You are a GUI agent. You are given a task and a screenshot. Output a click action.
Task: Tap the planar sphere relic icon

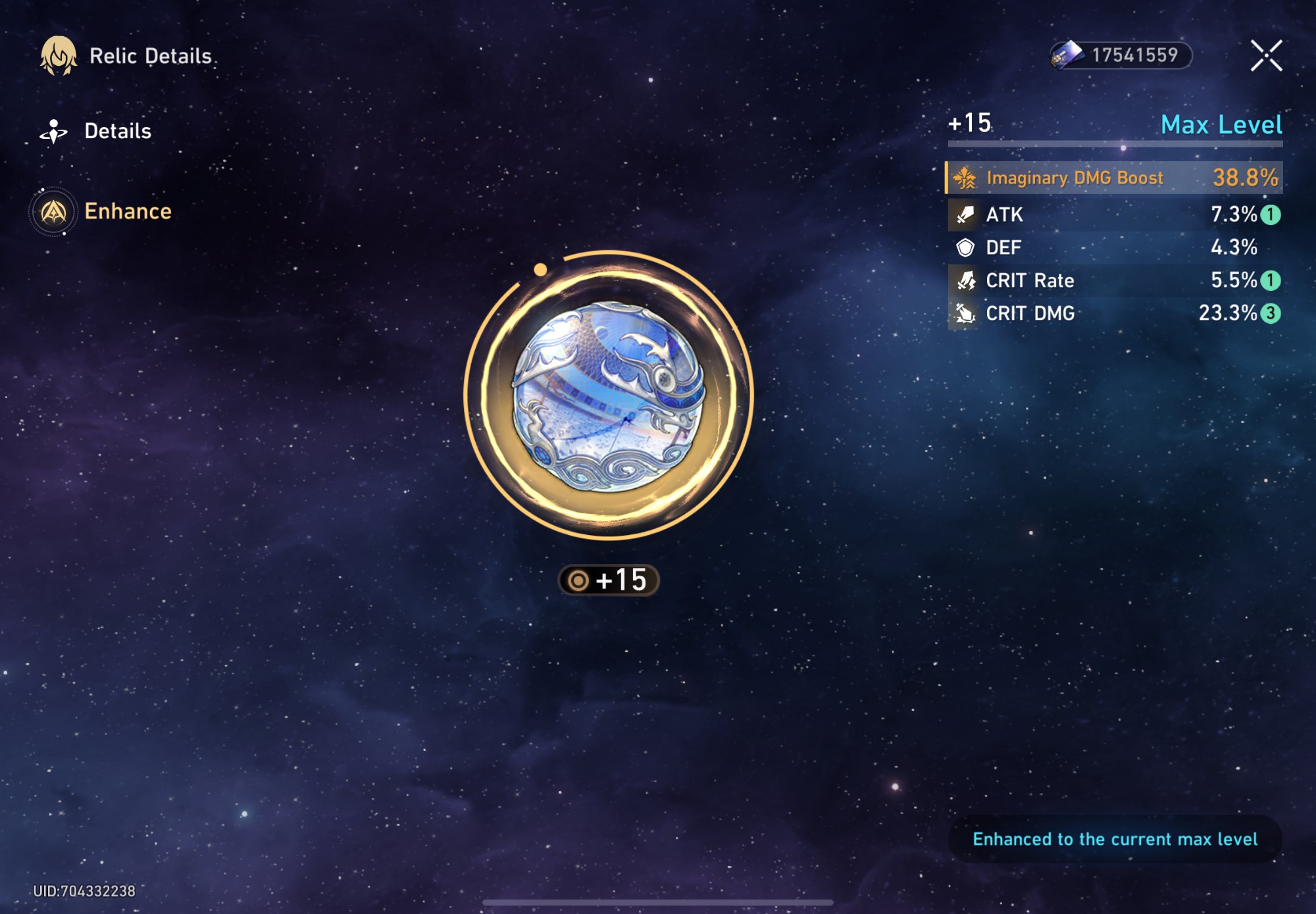tap(609, 396)
